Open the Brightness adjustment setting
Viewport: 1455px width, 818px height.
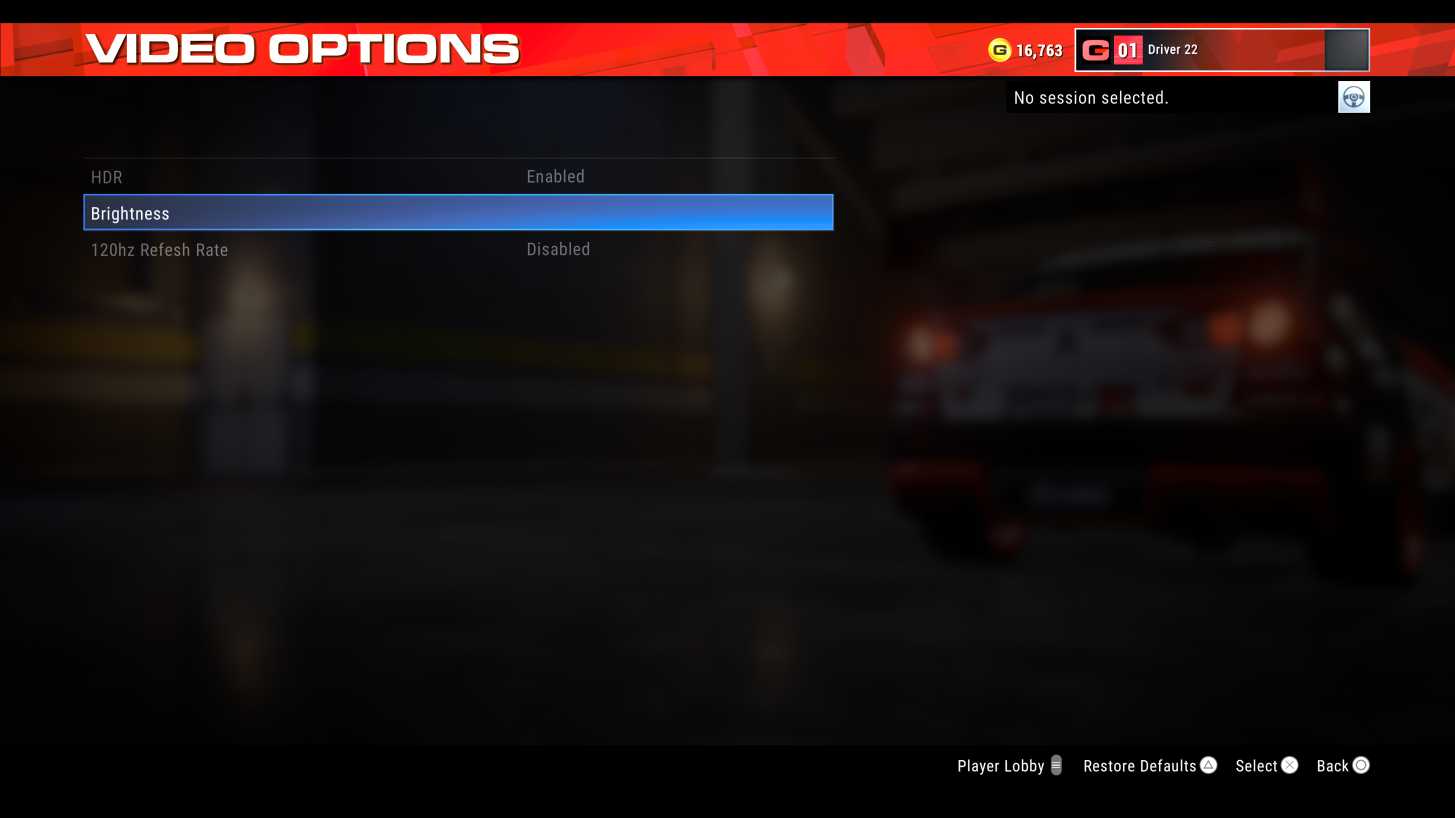(x=458, y=212)
